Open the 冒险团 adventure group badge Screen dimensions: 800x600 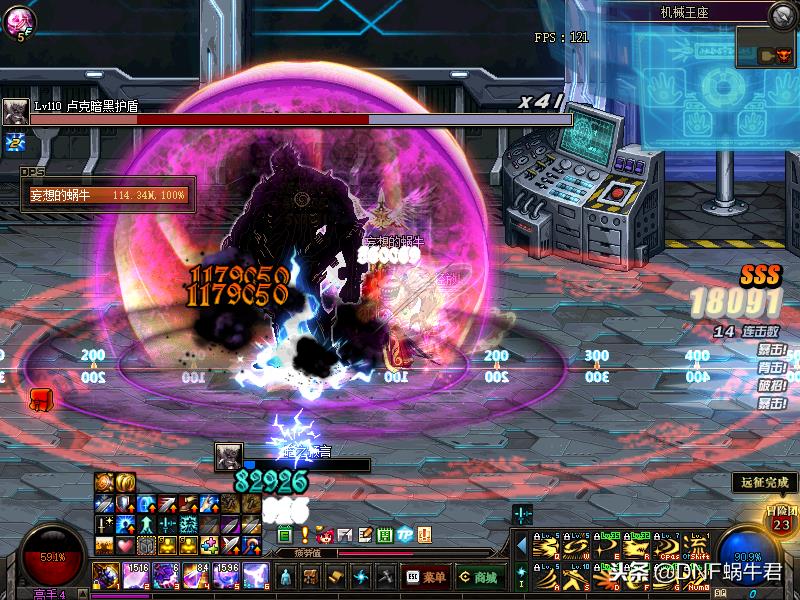click(x=781, y=519)
